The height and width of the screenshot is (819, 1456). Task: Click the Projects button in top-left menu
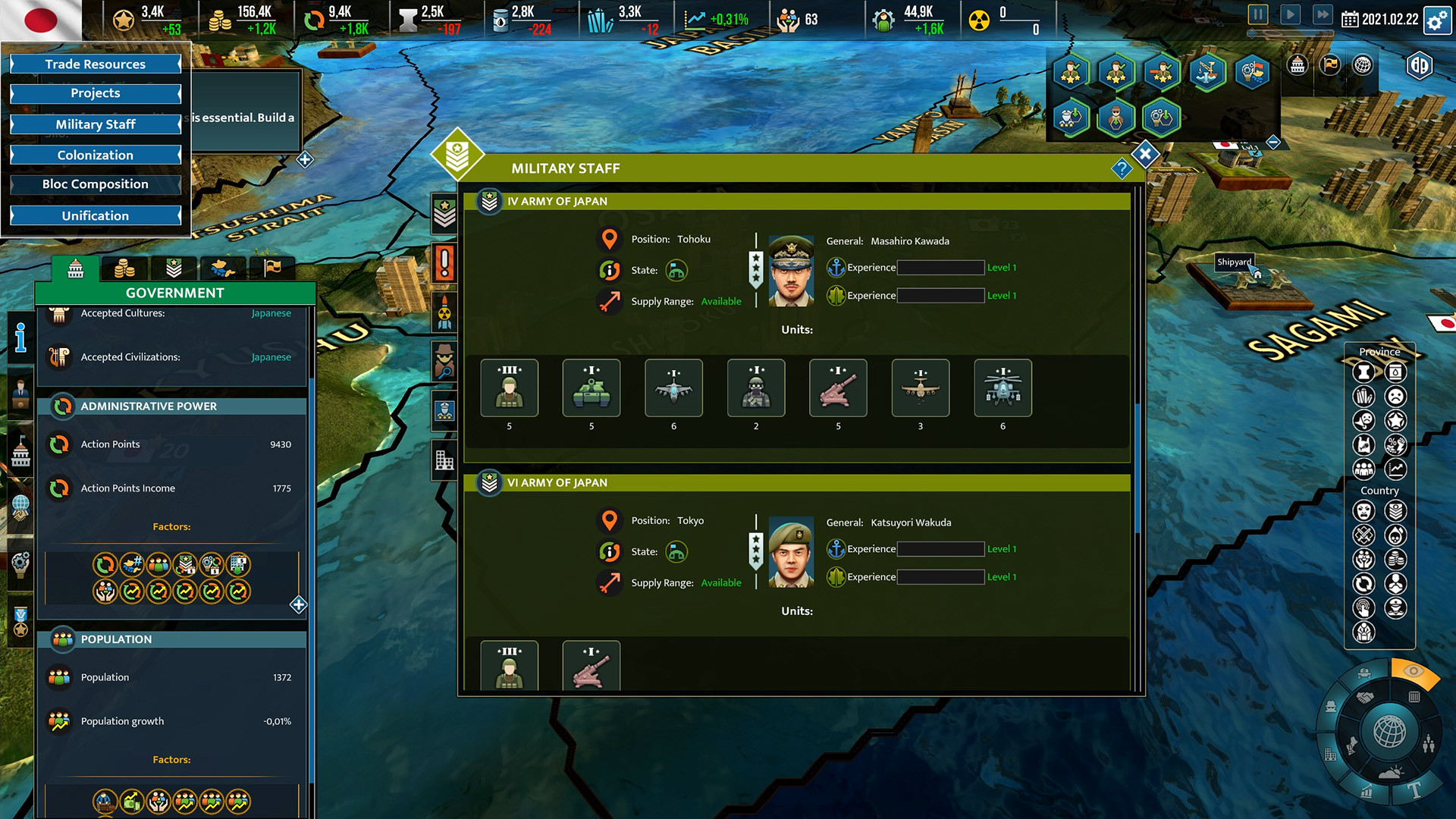(96, 93)
